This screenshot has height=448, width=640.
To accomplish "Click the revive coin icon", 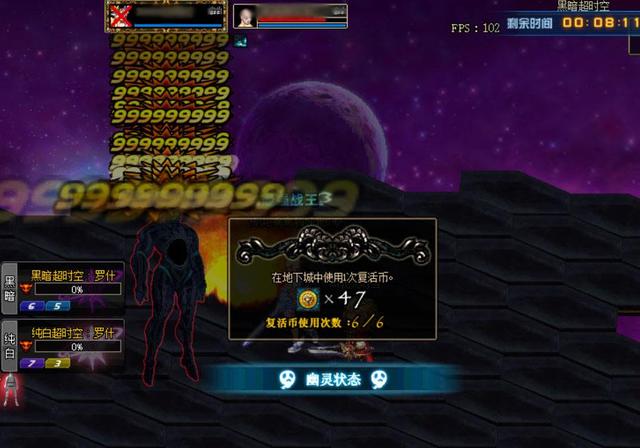I will click(308, 297).
